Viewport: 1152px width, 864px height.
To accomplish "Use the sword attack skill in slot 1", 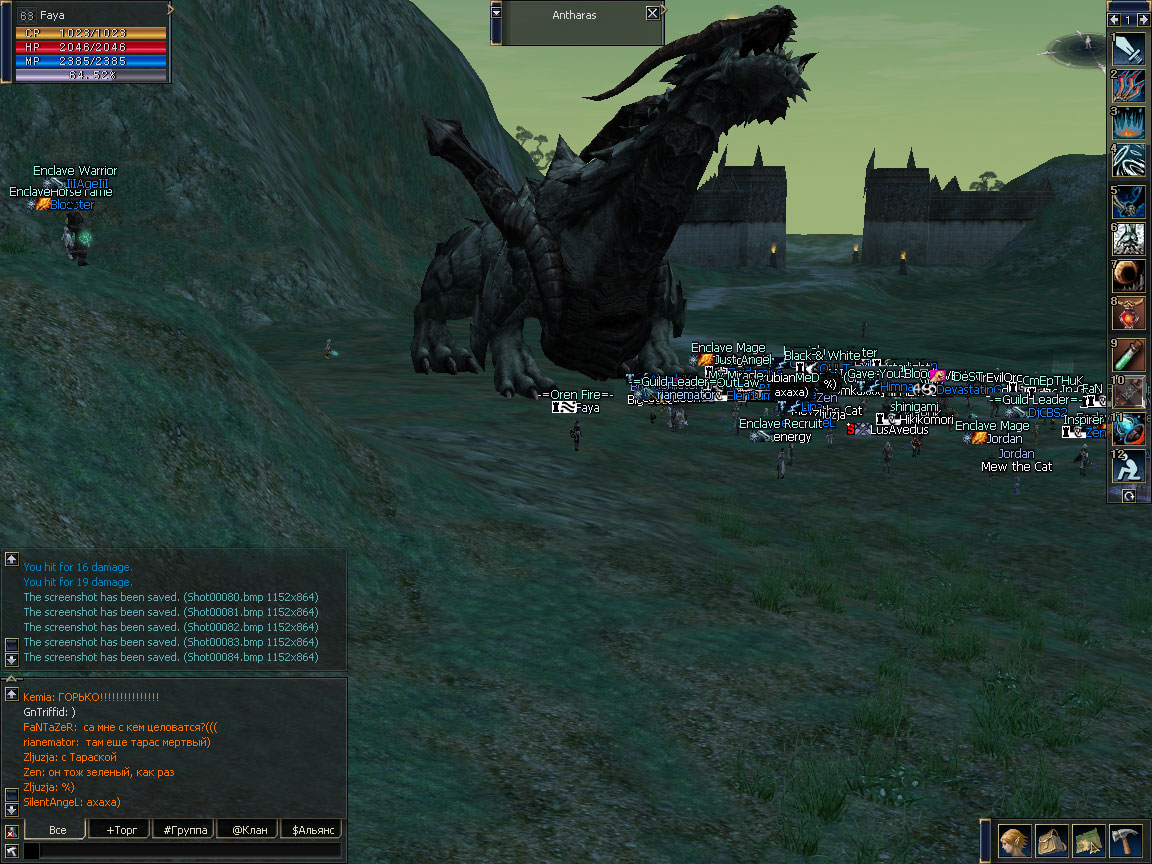I will [1129, 49].
